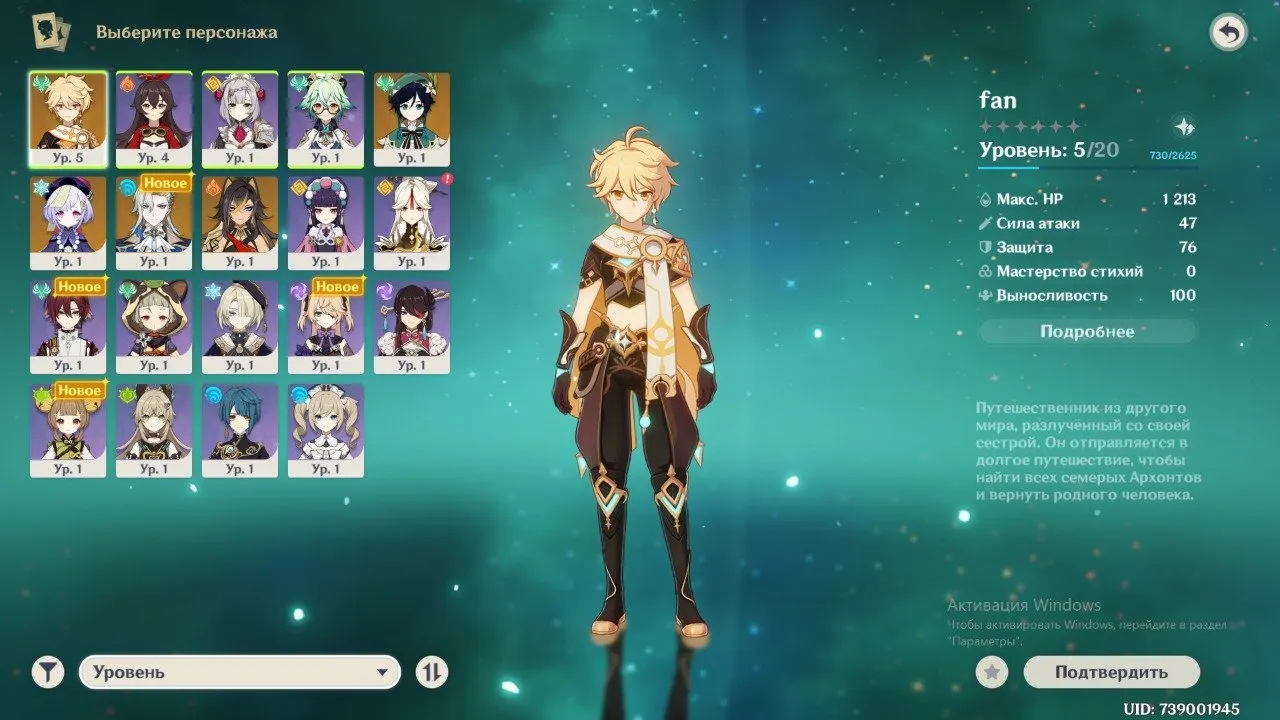Click the back arrow in top-right corner
Image resolution: width=1280 pixels, height=720 pixels.
click(x=1228, y=31)
